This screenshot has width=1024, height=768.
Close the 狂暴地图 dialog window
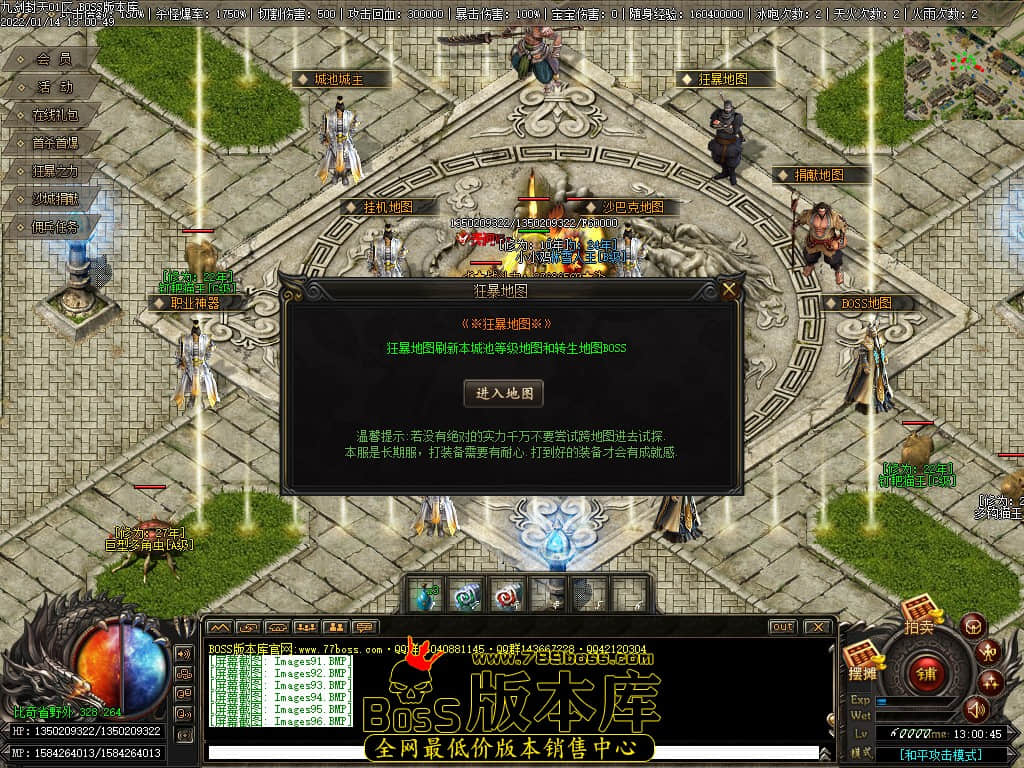(x=729, y=290)
